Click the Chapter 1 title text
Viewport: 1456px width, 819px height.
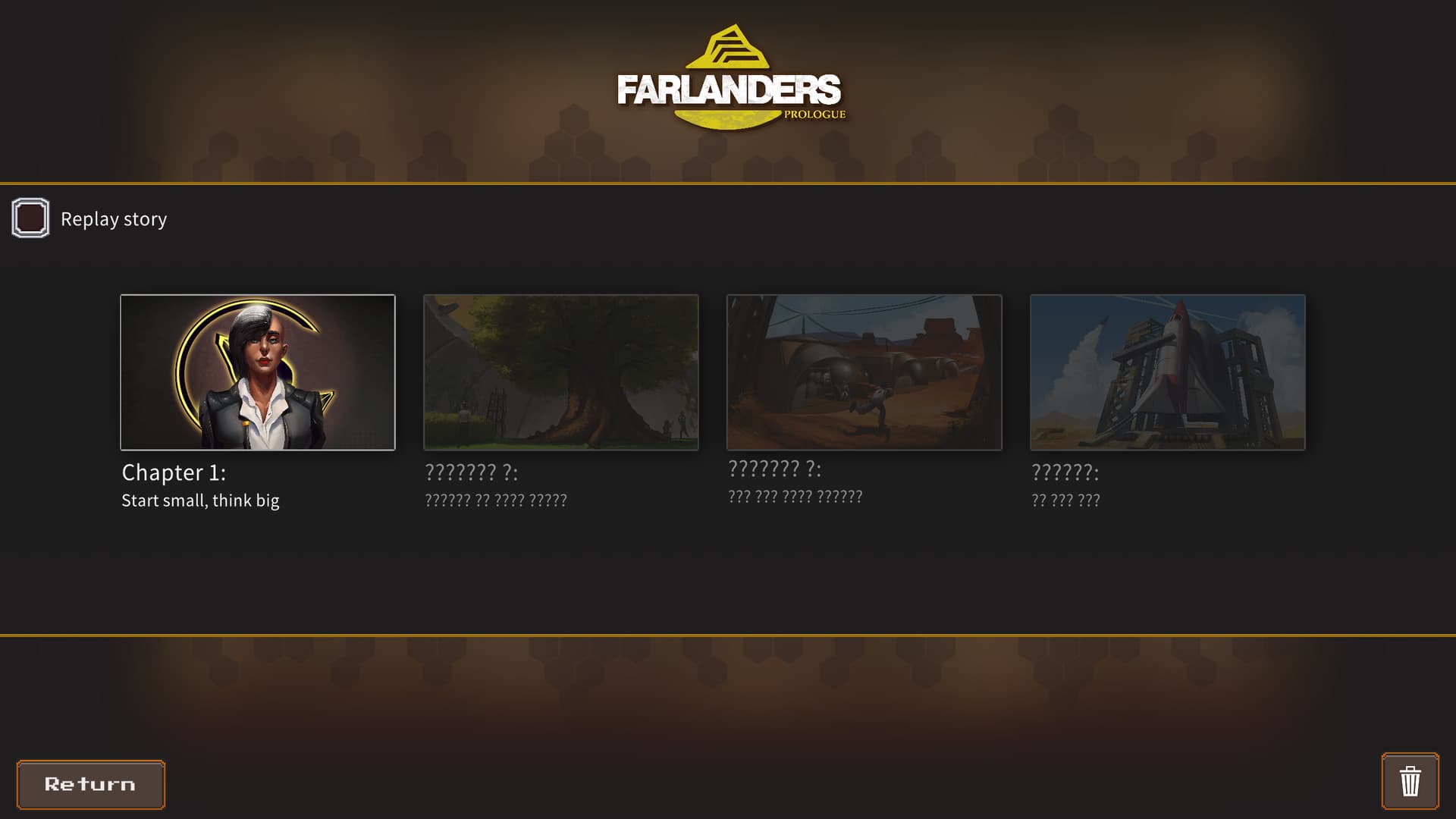pos(174,472)
